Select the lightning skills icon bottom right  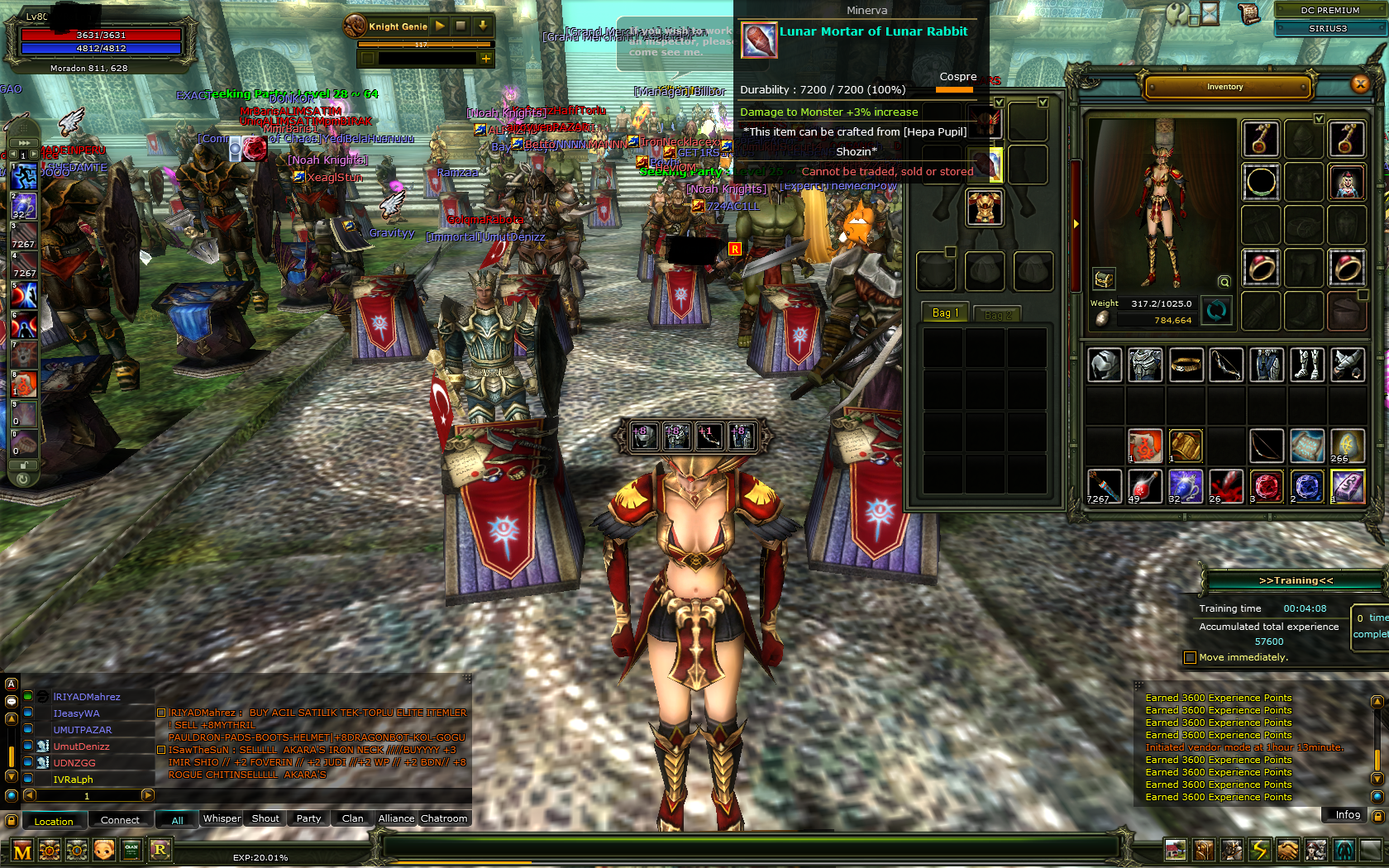pyautogui.click(x=1259, y=849)
